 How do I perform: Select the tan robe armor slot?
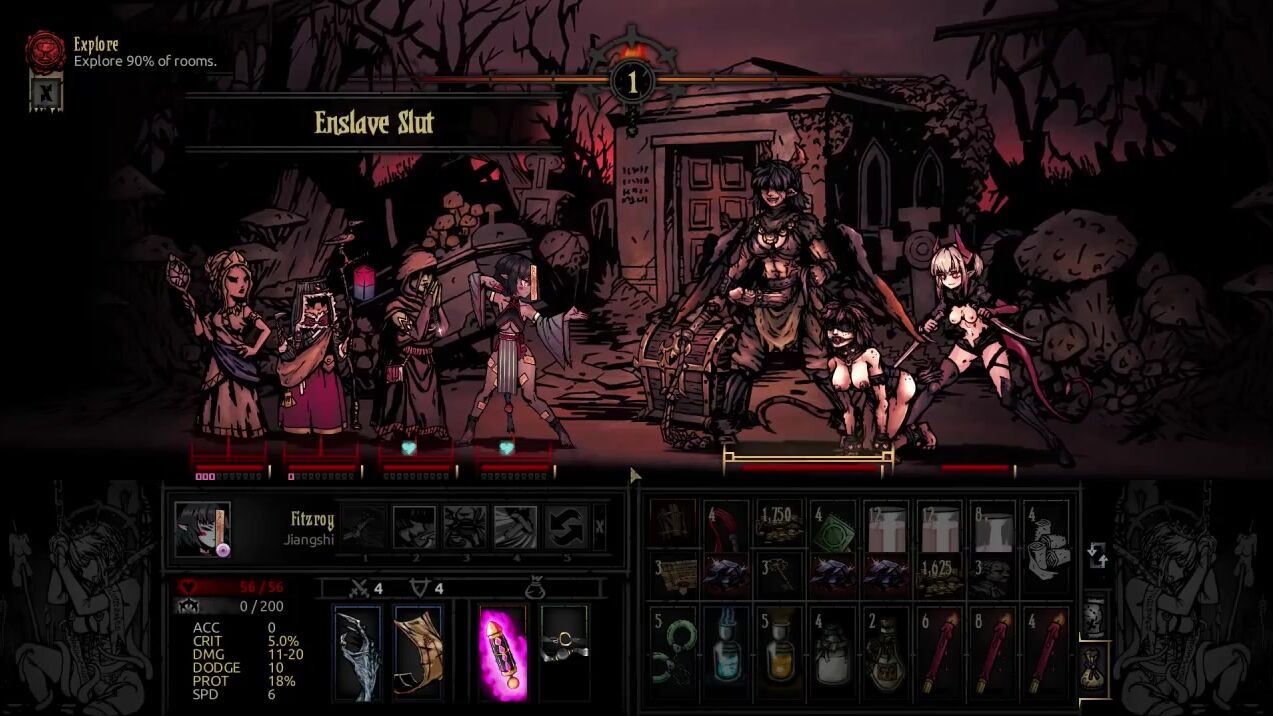pos(418,652)
